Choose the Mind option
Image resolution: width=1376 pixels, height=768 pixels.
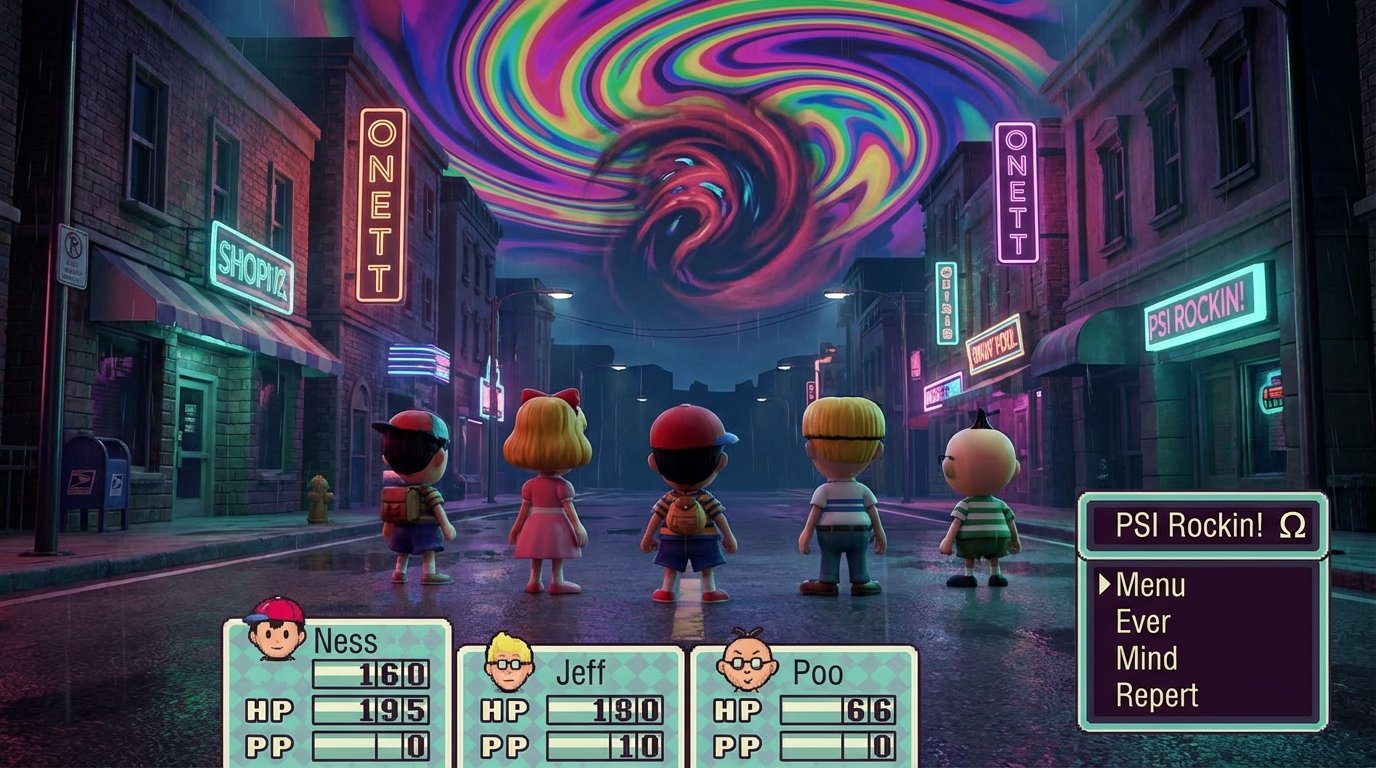(1147, 658)
